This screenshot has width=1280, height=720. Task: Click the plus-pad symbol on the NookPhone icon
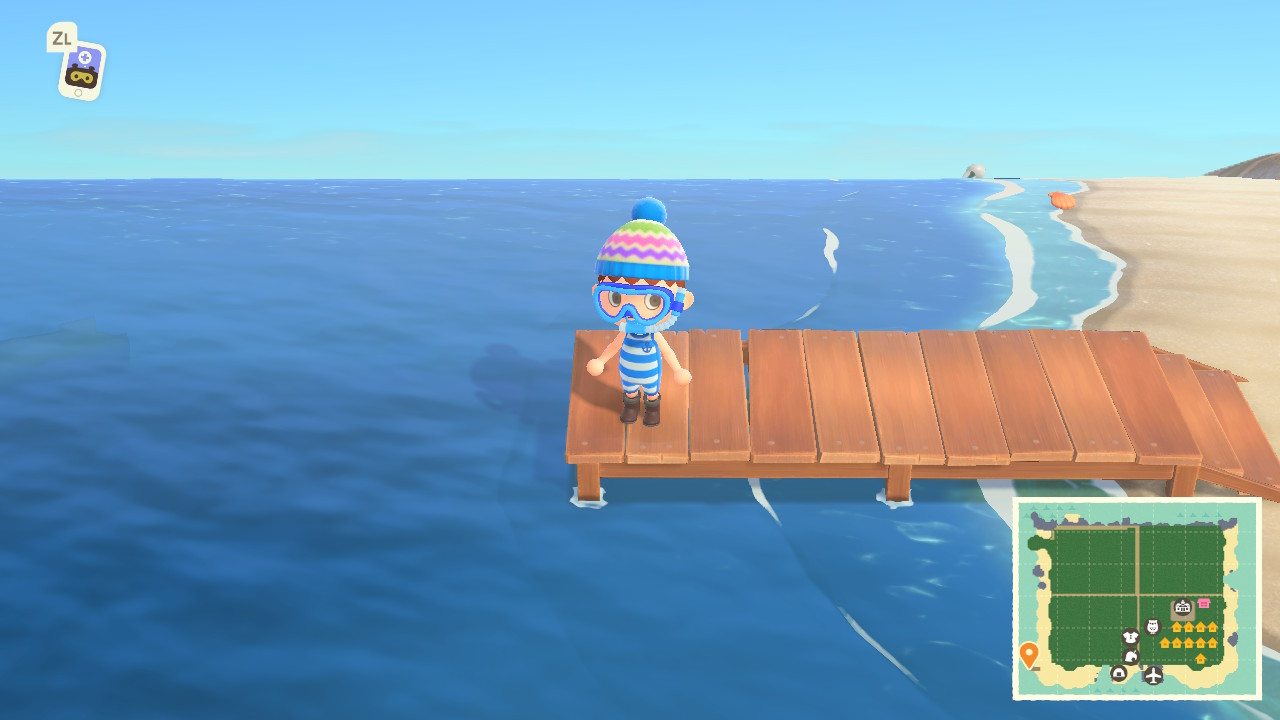[x=86, y=56]
